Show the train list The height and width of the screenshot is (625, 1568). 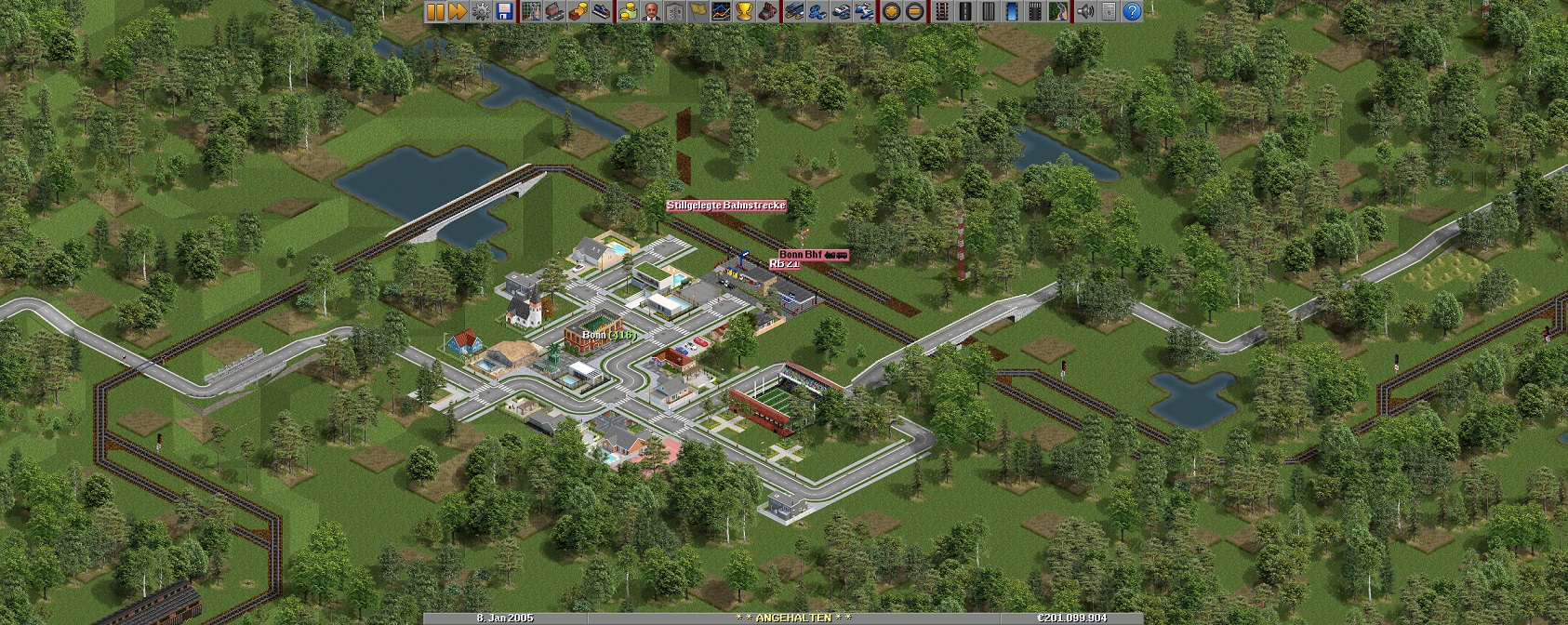pos(794,11)
